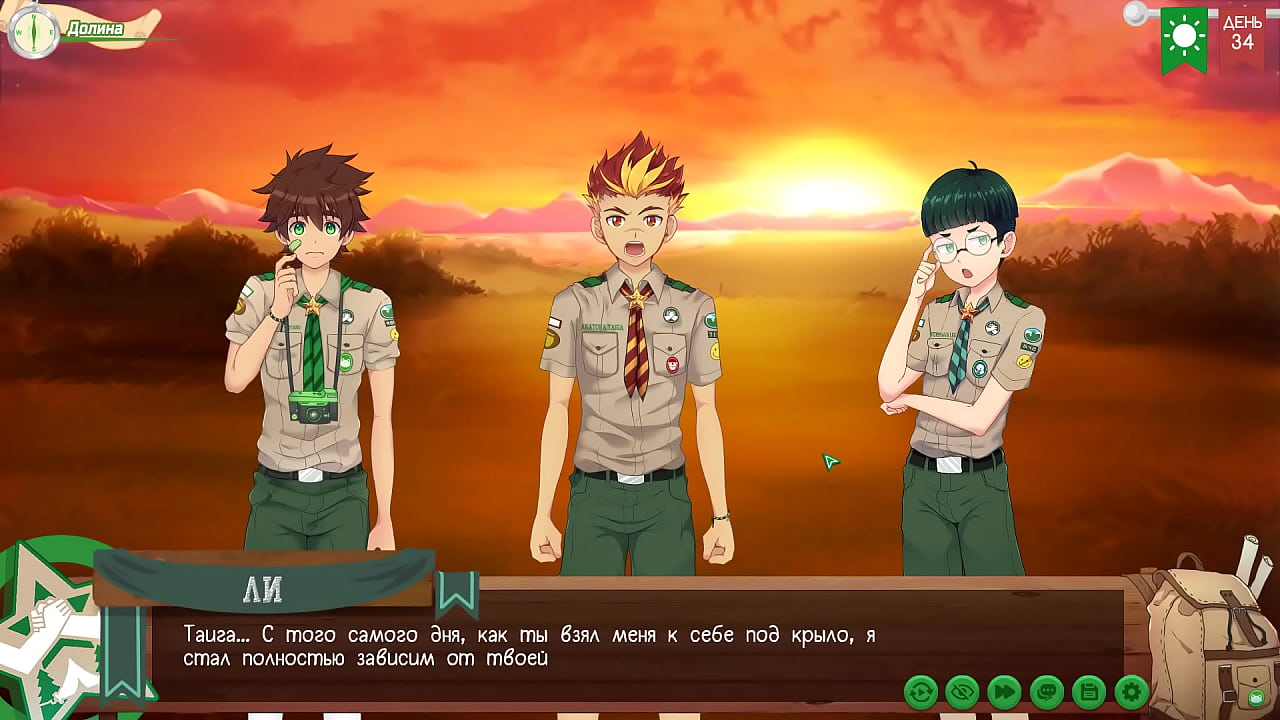Hide the dialogue box with the crossed-eye button

962,691
